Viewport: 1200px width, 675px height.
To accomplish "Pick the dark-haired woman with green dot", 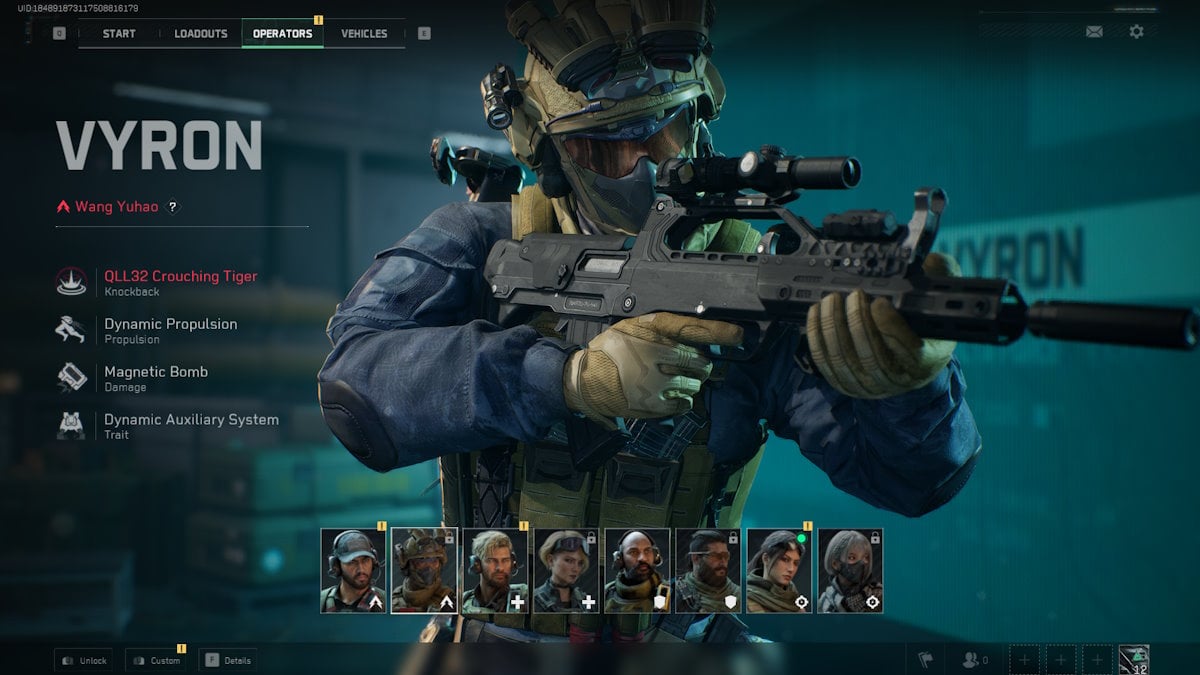I will (x=779, y=570).
